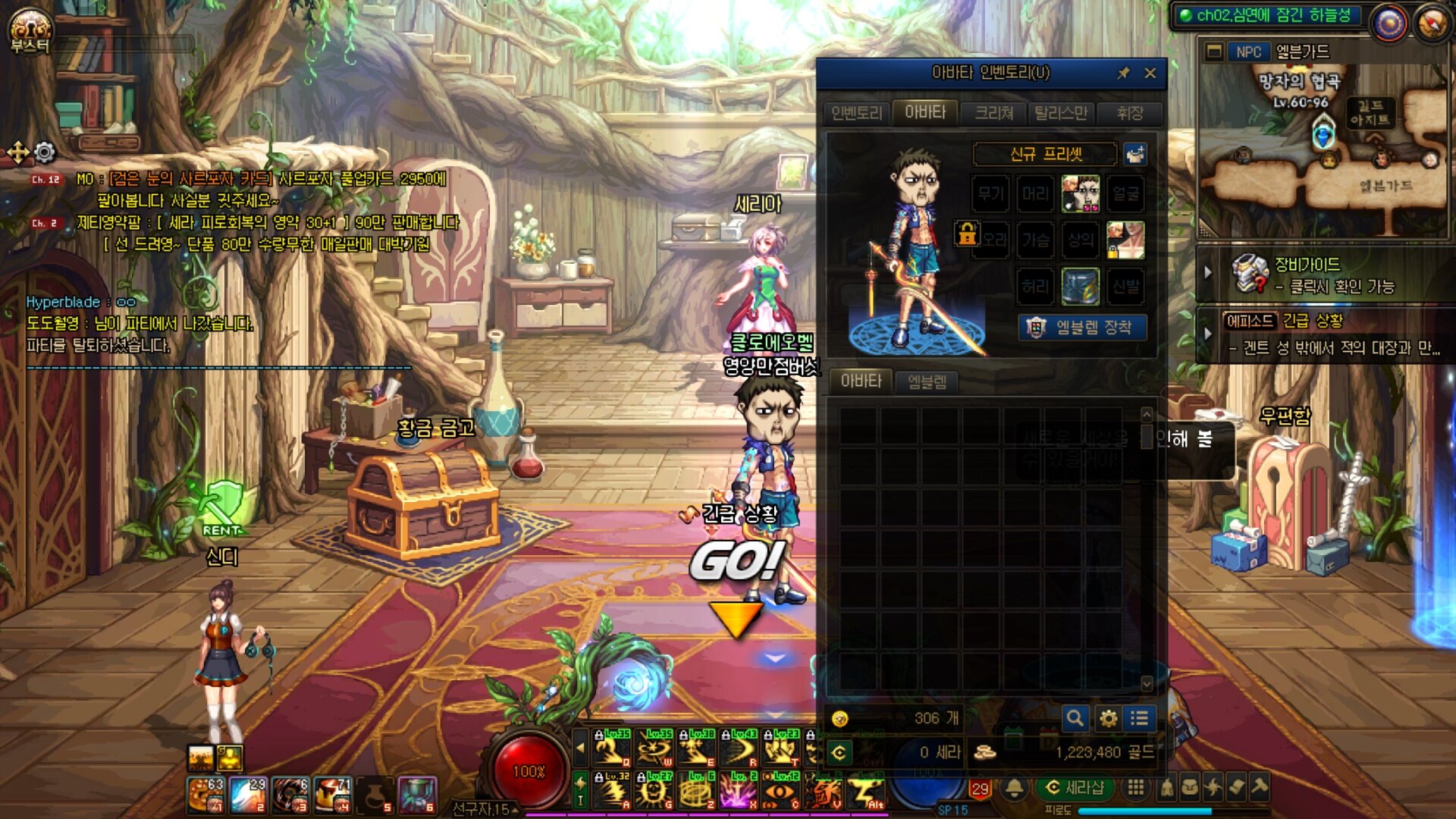
Task: Click the 부스터 booster icon
Action: point(30,31)
